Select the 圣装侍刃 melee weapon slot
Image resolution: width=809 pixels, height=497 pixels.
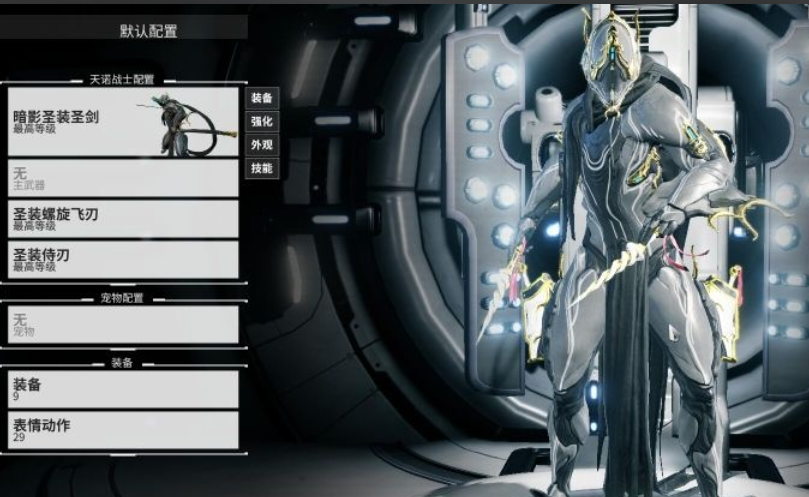click(123, 259)
